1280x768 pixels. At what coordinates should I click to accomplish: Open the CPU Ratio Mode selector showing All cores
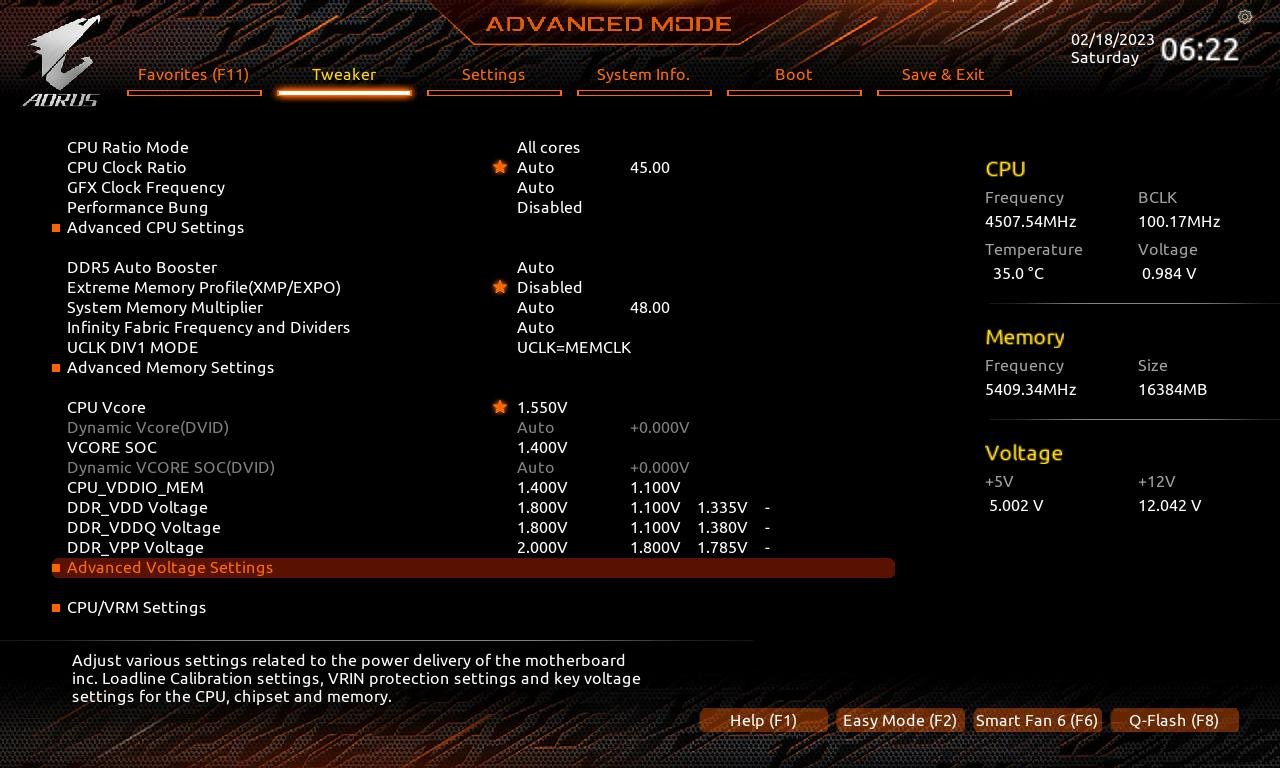pos(548,147)
